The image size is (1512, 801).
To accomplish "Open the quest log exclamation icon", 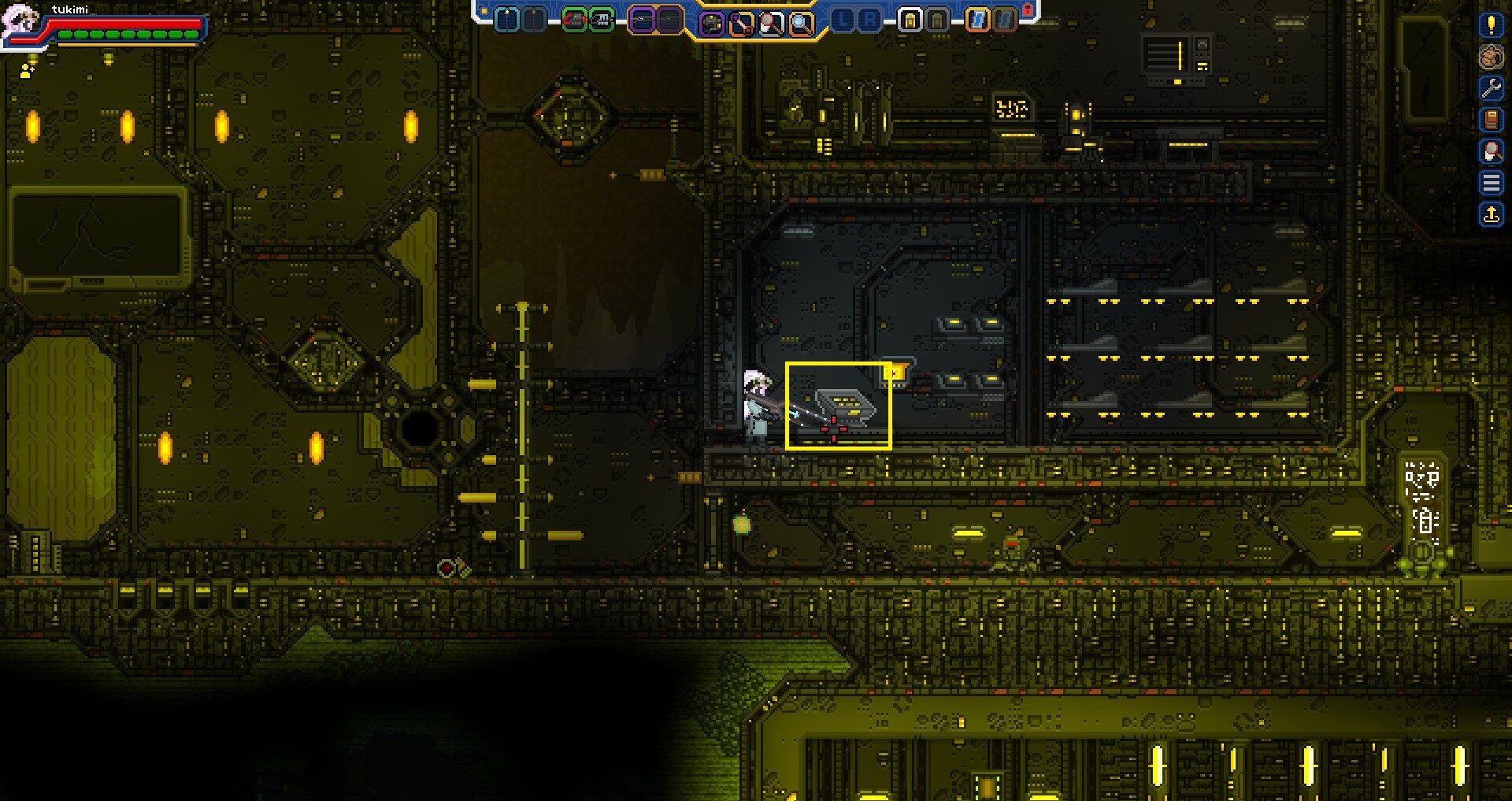I will pos(1491,26).
